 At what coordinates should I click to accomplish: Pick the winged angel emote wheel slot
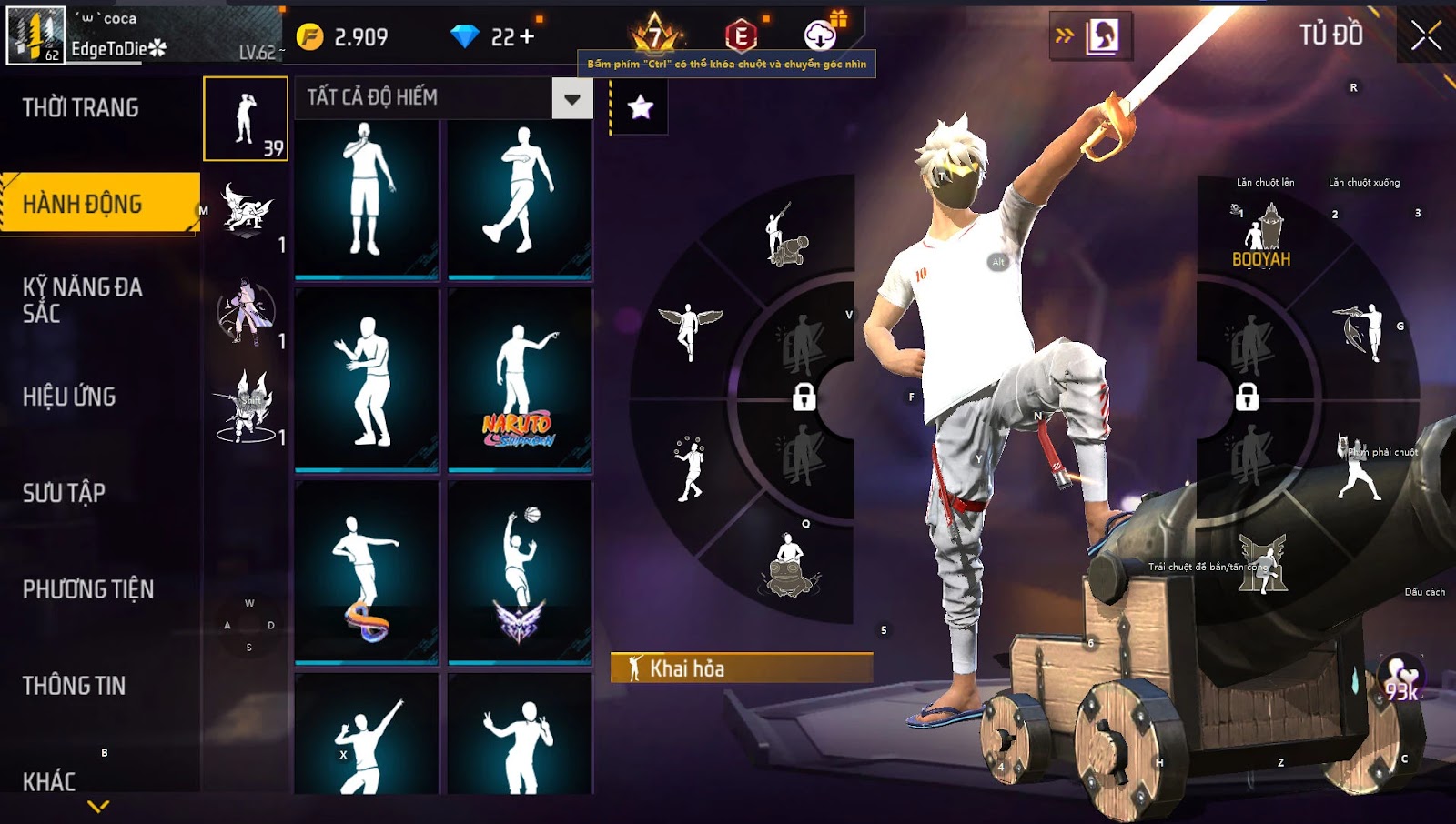(x=690, y=330)
